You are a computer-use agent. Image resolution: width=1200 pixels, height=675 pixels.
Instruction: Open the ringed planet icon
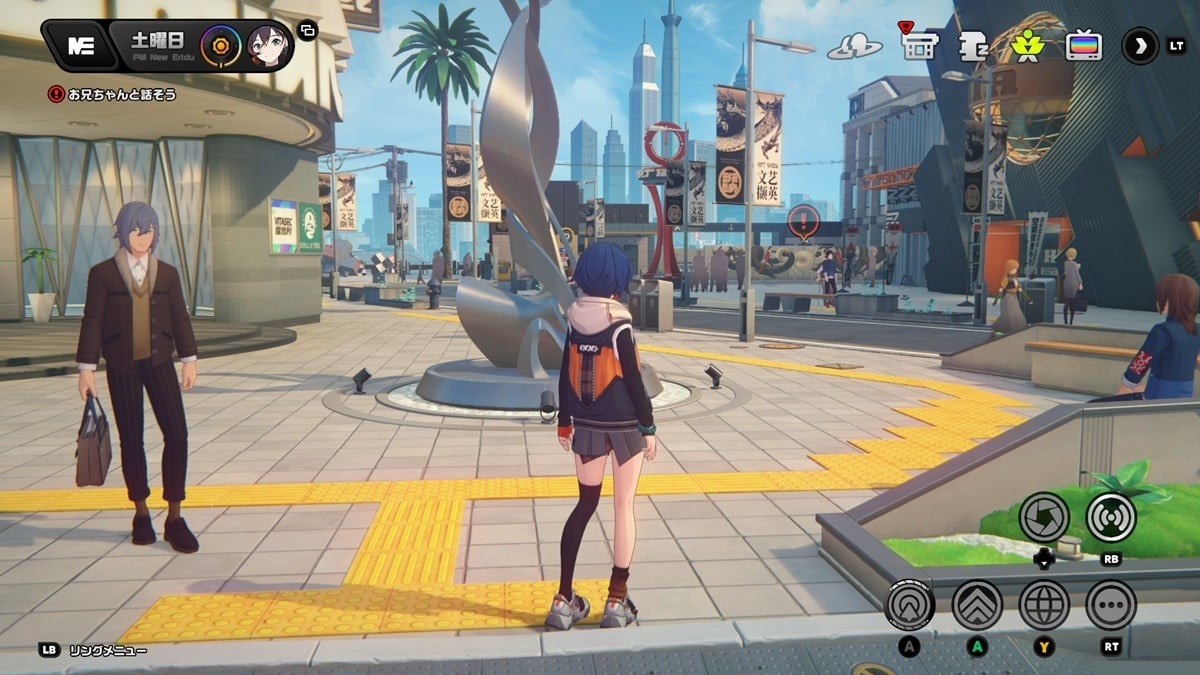click(x=855, y=46)
